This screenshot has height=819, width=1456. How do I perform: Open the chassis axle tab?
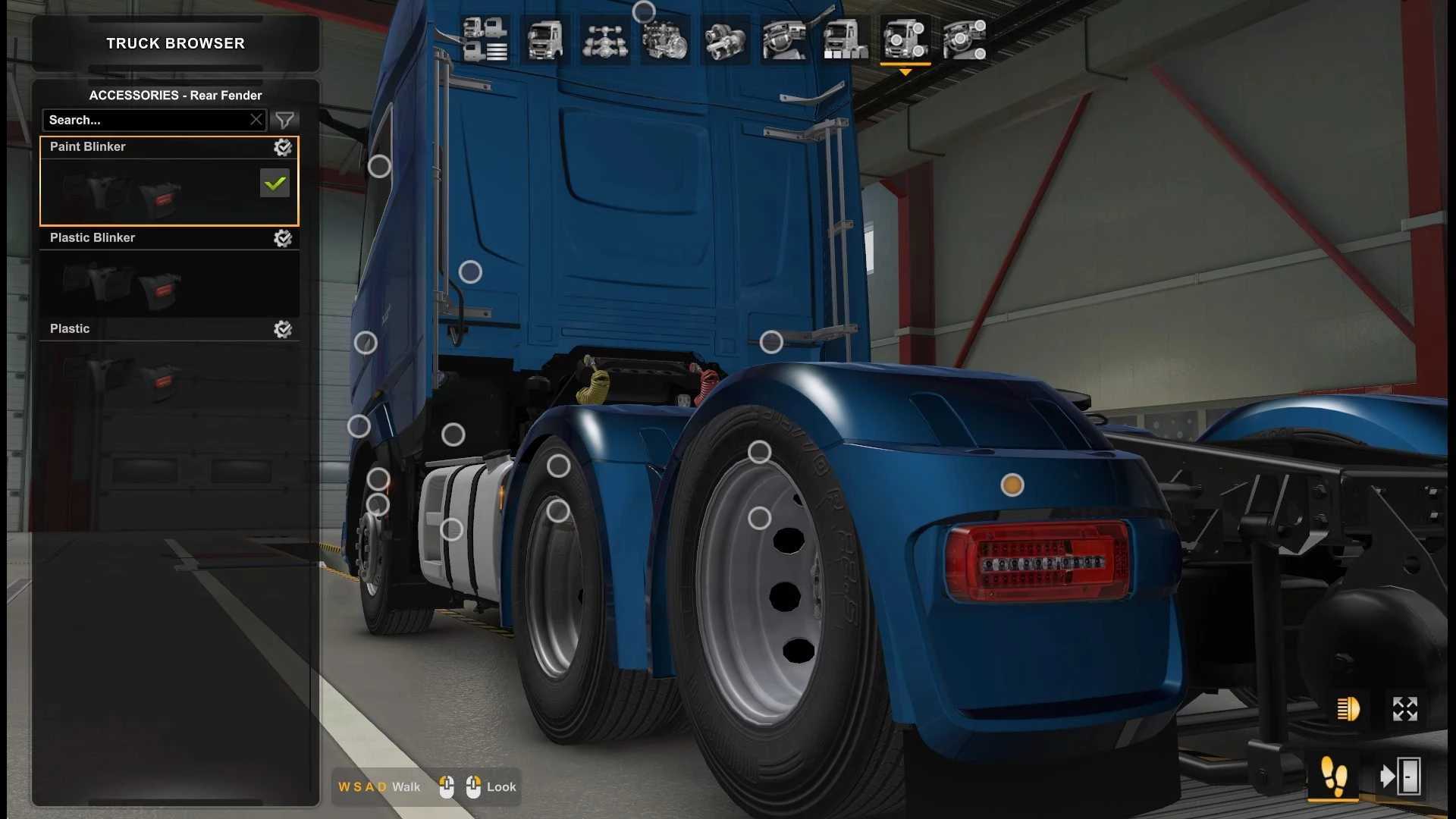(604, 39)
